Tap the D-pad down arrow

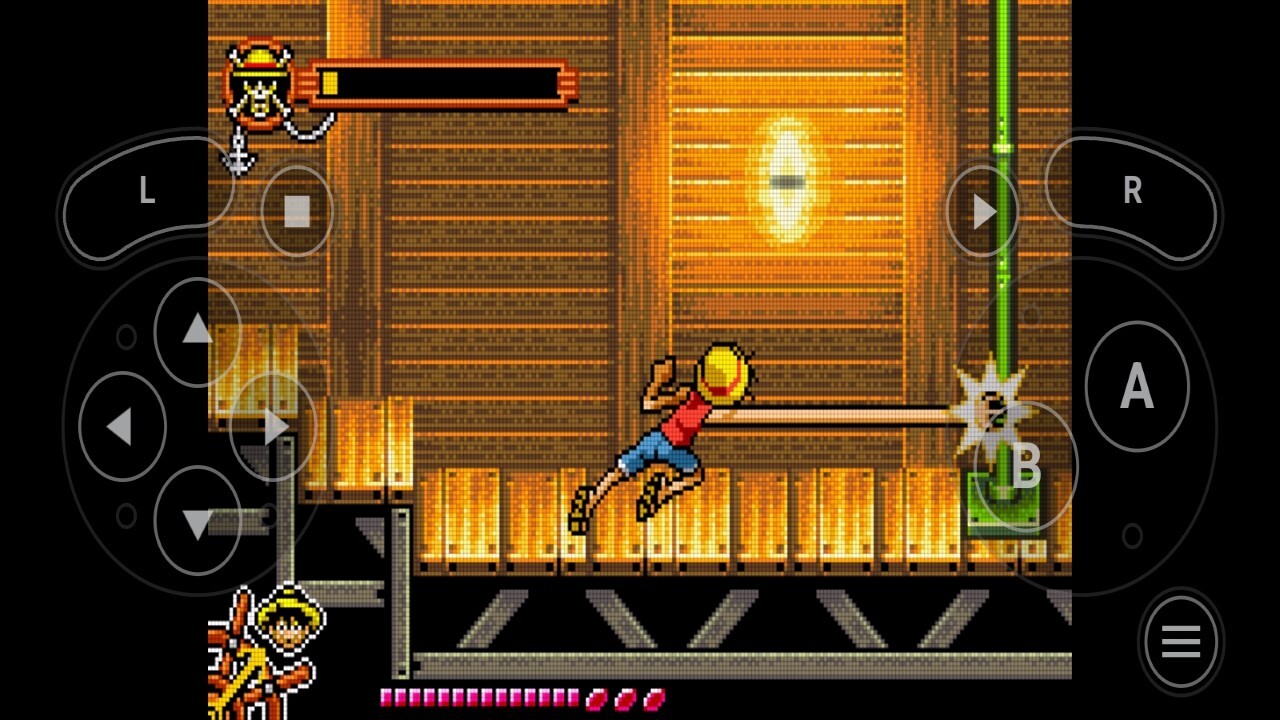[197, 522]
